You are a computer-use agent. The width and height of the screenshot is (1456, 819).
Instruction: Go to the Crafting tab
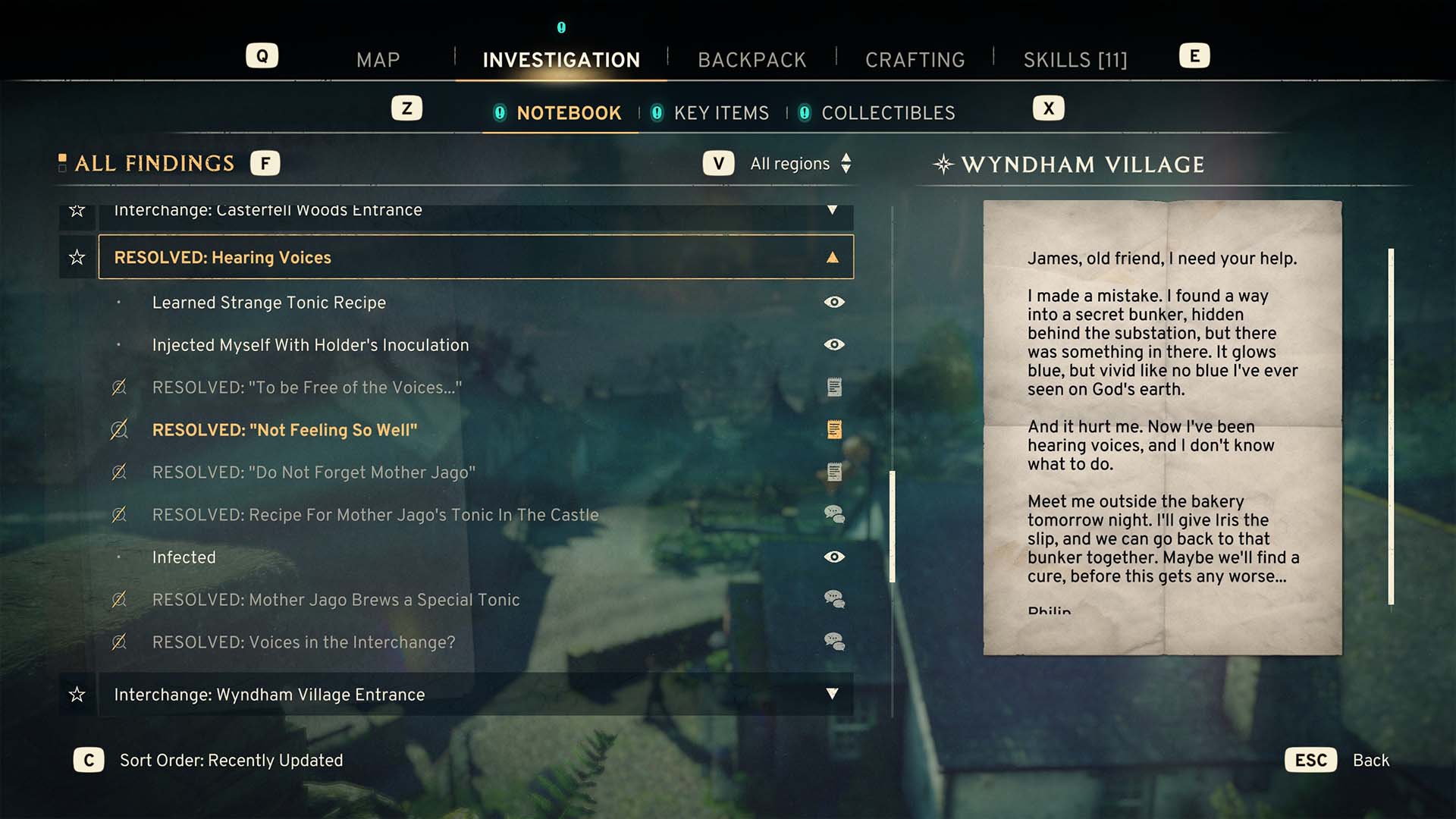pyautogui.click(x=915, y=60)
